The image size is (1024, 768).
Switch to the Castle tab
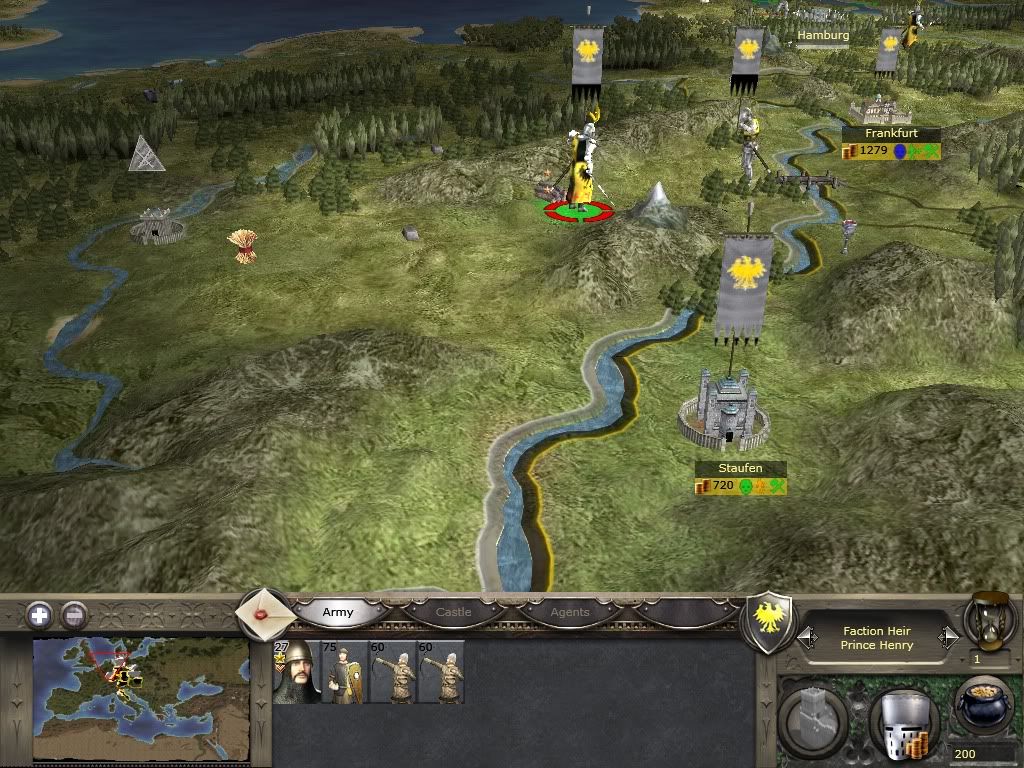[453, 612]
